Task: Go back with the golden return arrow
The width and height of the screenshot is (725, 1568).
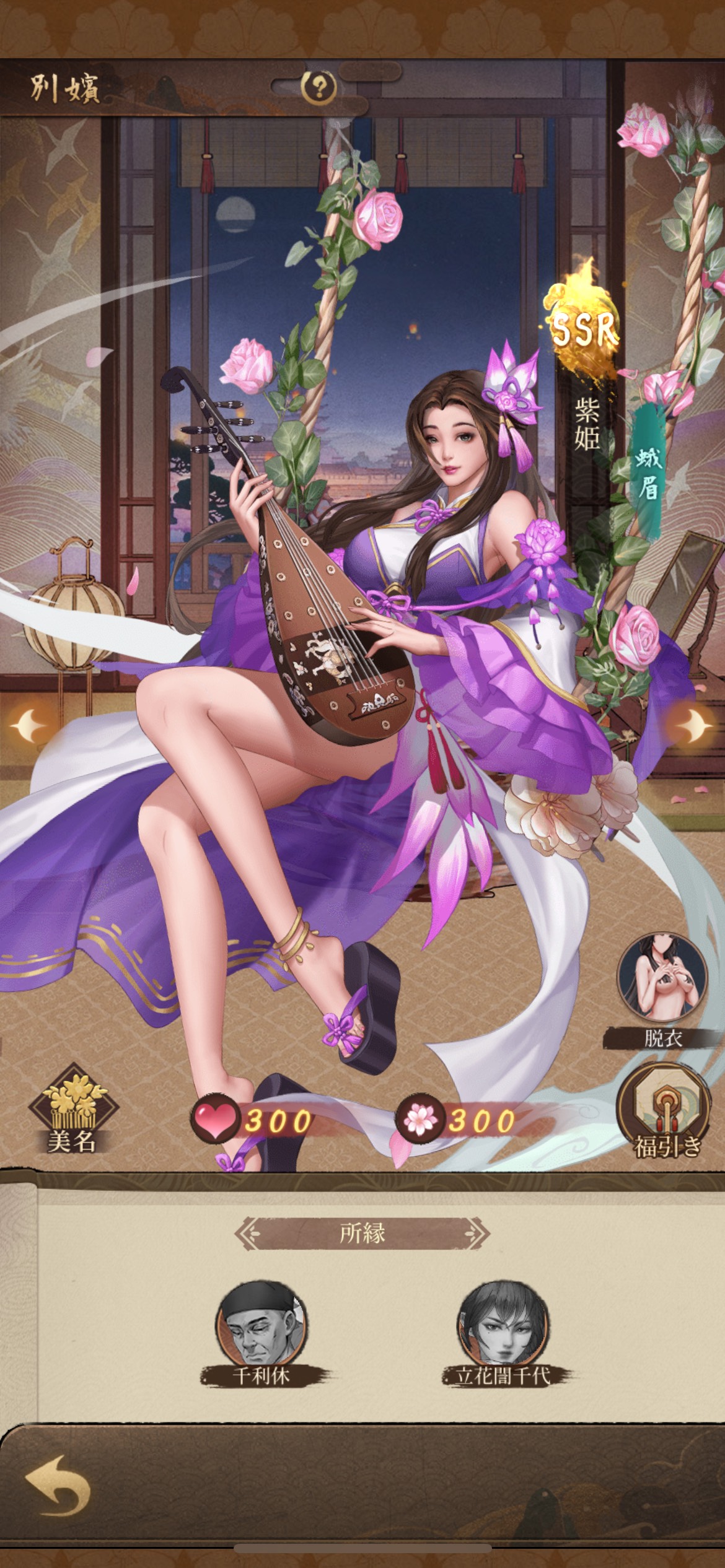Action: (x=58, y=1485)
